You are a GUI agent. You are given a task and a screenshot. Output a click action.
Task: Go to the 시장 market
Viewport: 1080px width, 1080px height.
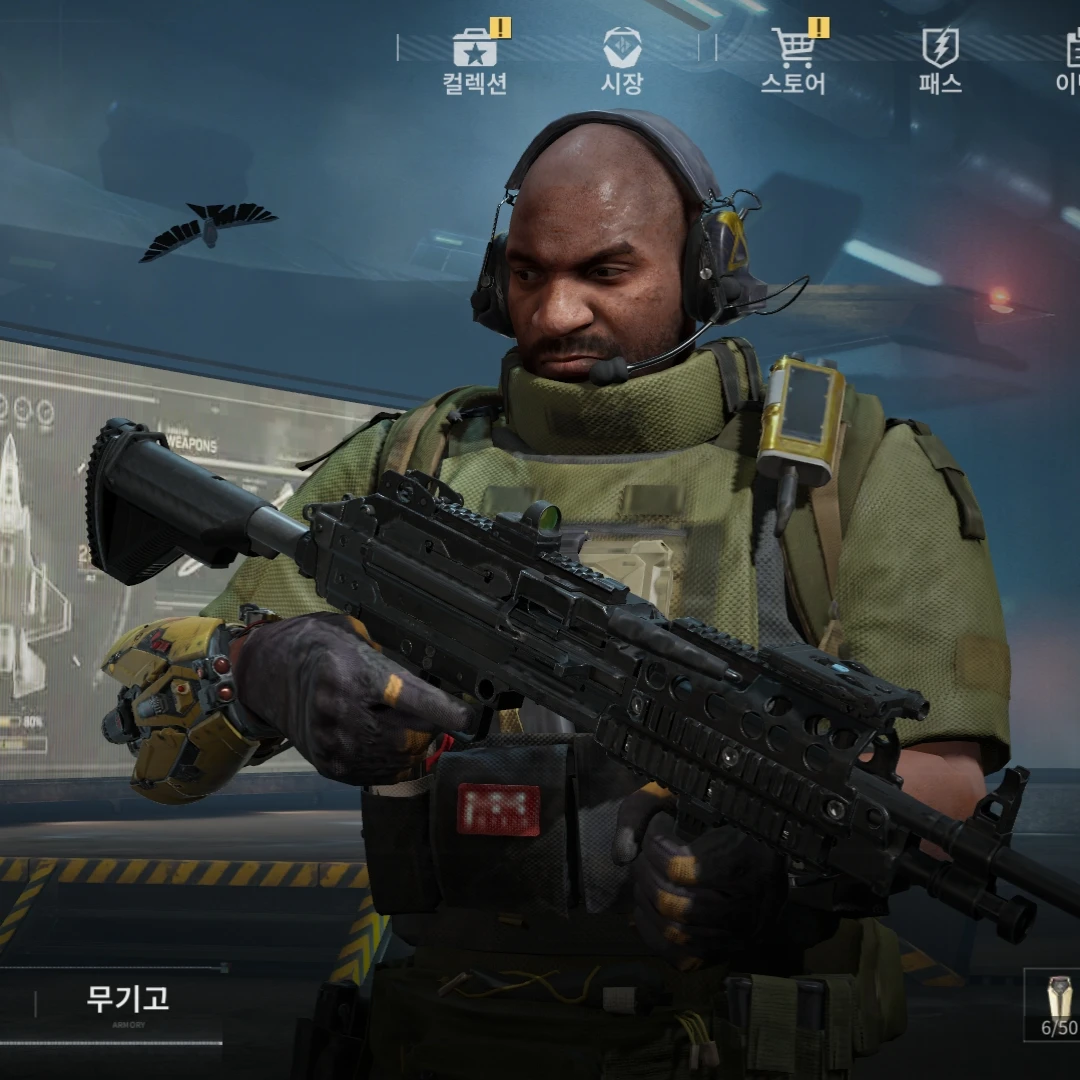click(x=621, y=60)
